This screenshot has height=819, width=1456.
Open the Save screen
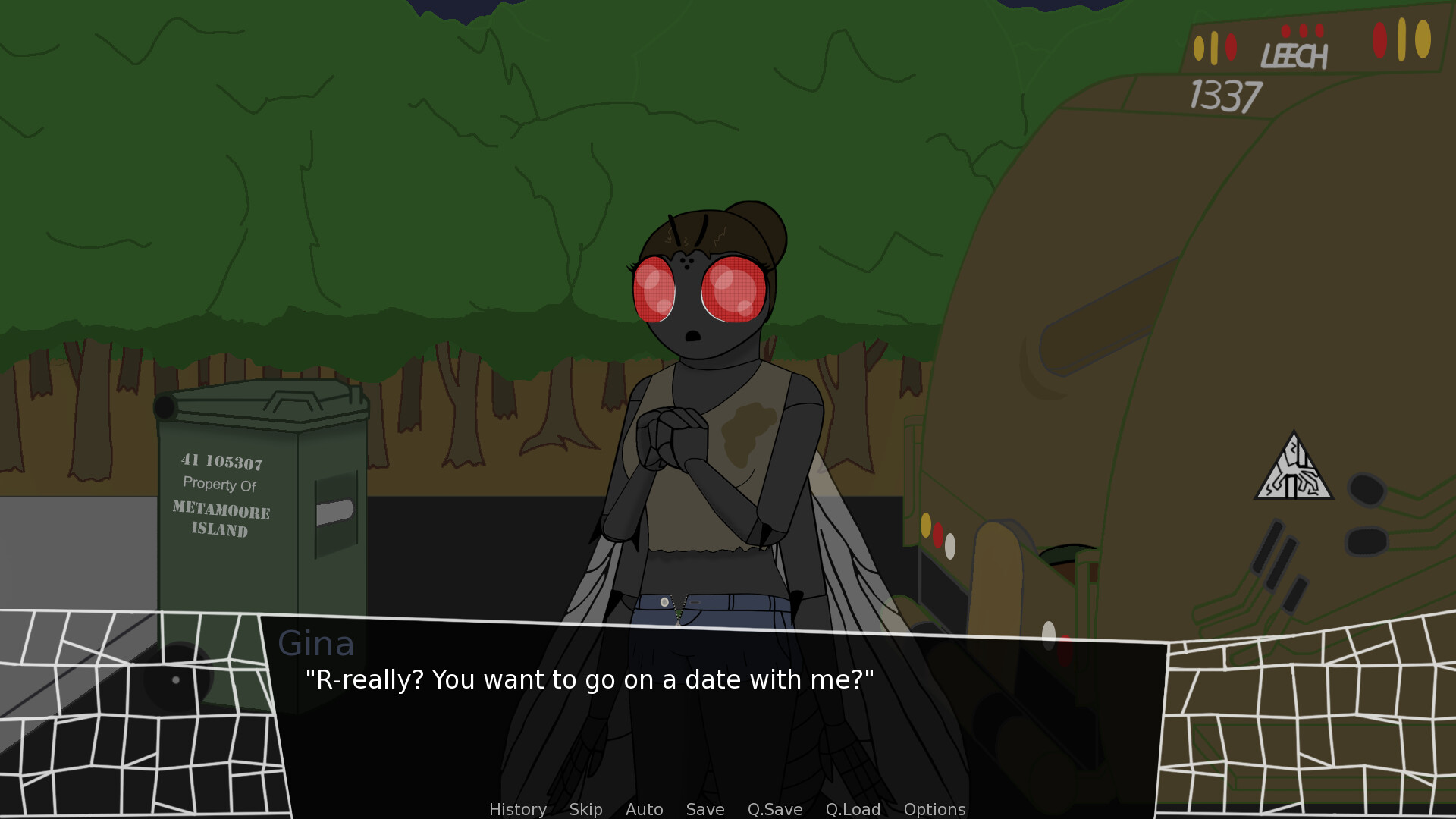(x=704, y=809)
